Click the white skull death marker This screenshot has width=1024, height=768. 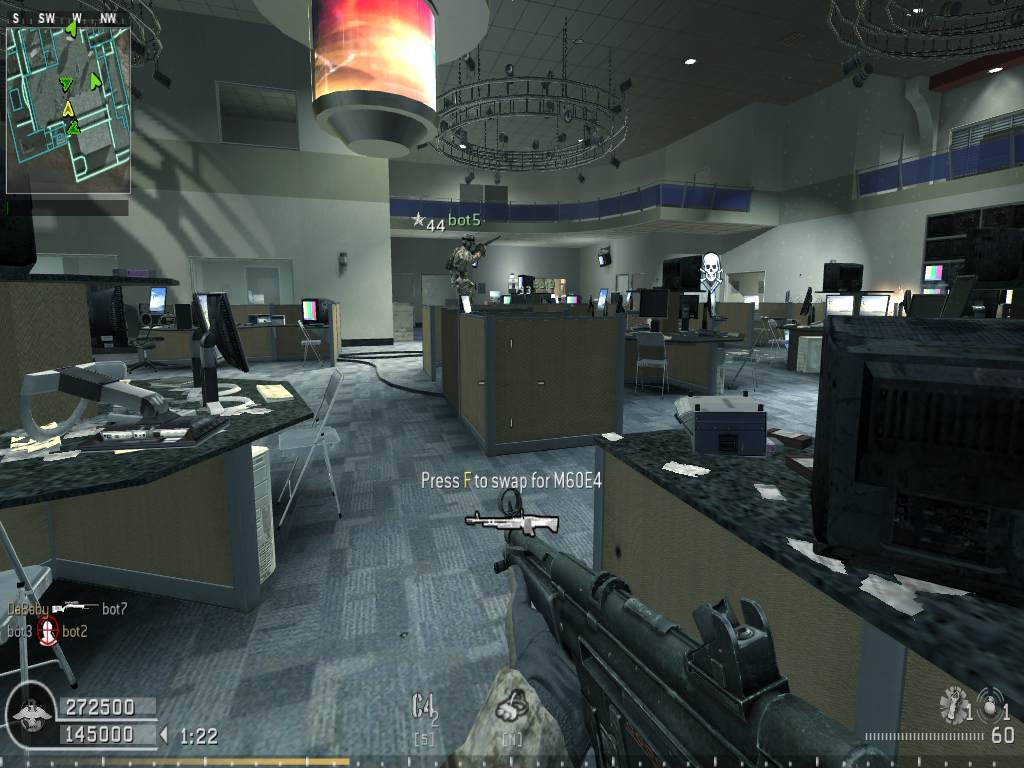pyautogui.click(x=710, y=270)
